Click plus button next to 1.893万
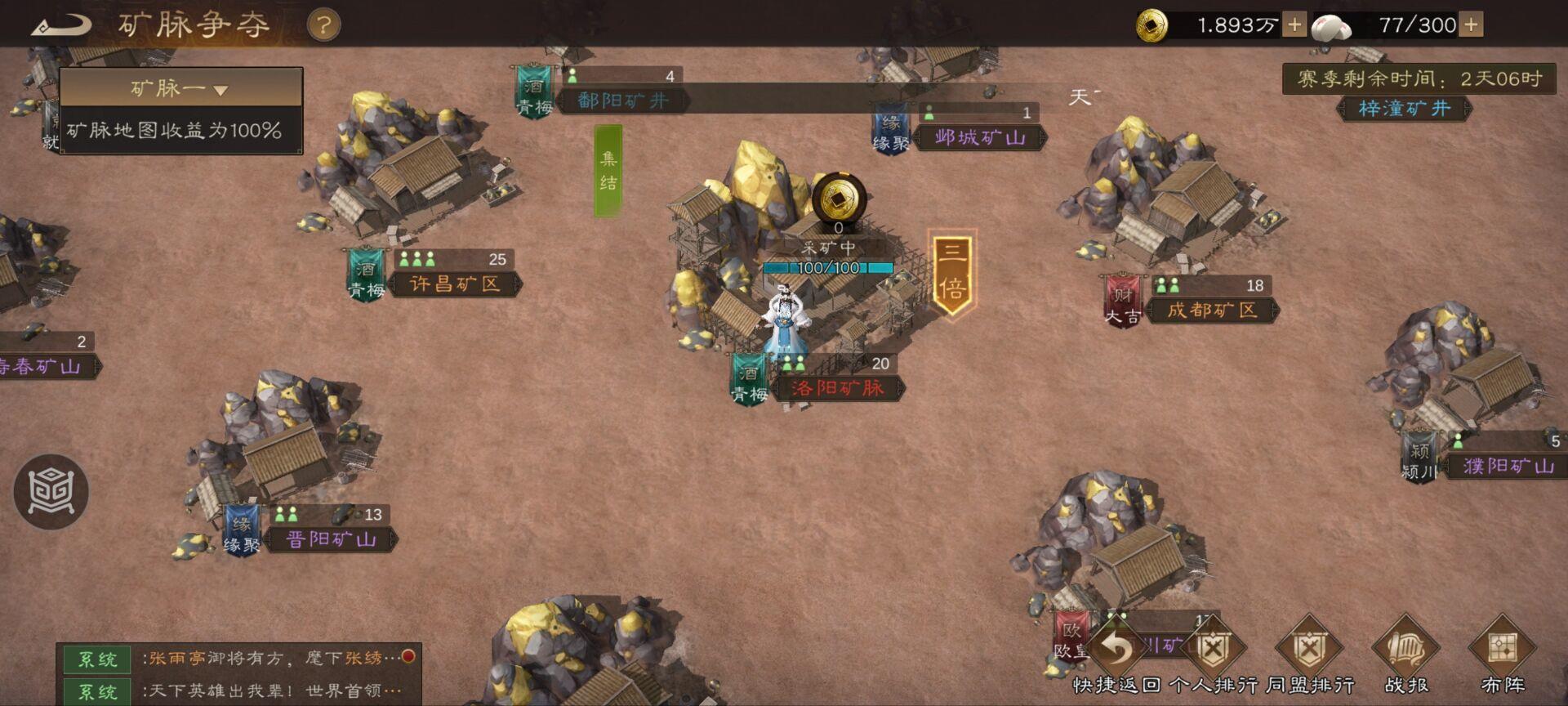Viewport: 1568px width, 706px height. coord(1294,23)
